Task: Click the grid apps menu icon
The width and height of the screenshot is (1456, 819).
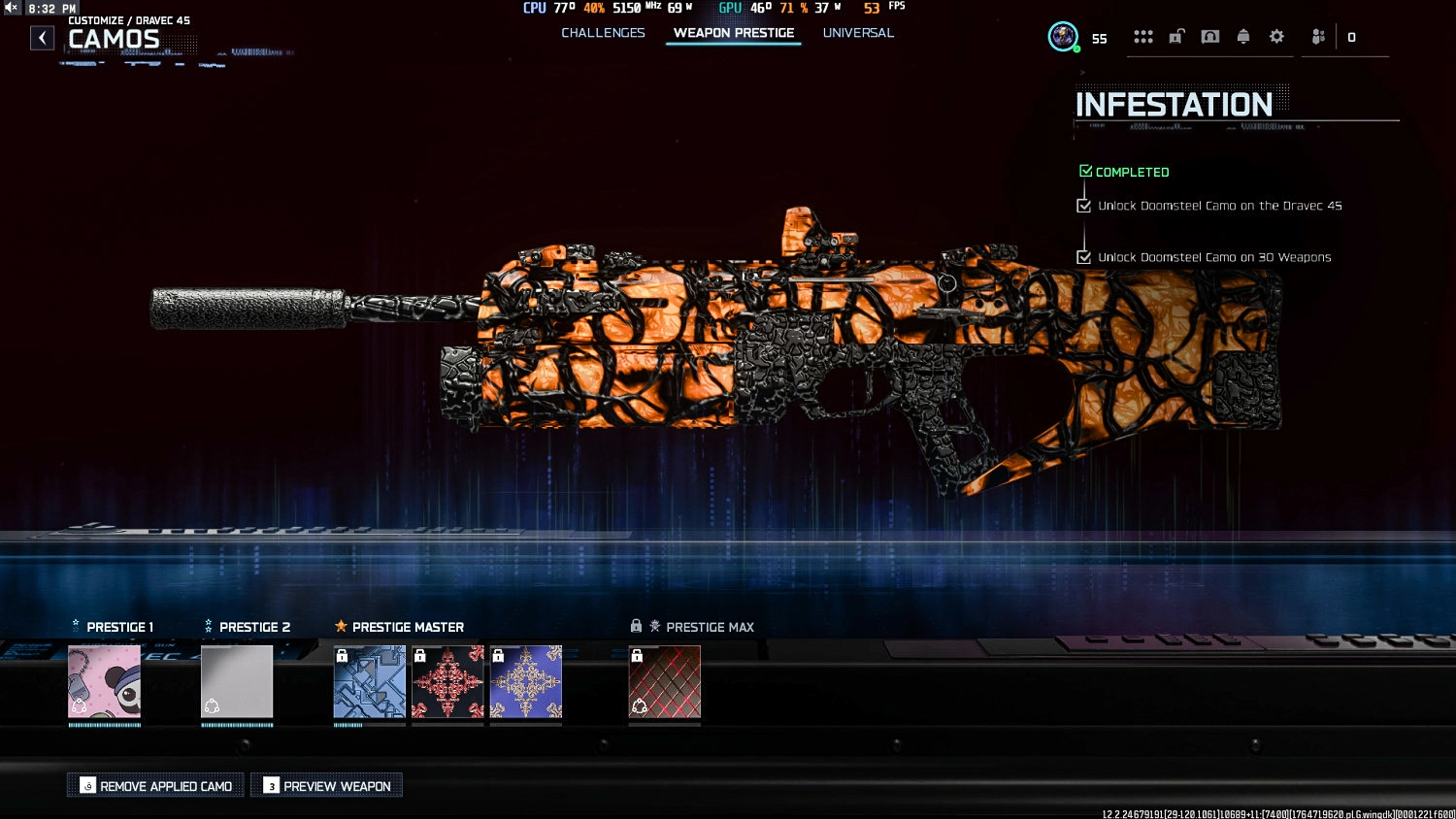Action: coord(1143,36)
